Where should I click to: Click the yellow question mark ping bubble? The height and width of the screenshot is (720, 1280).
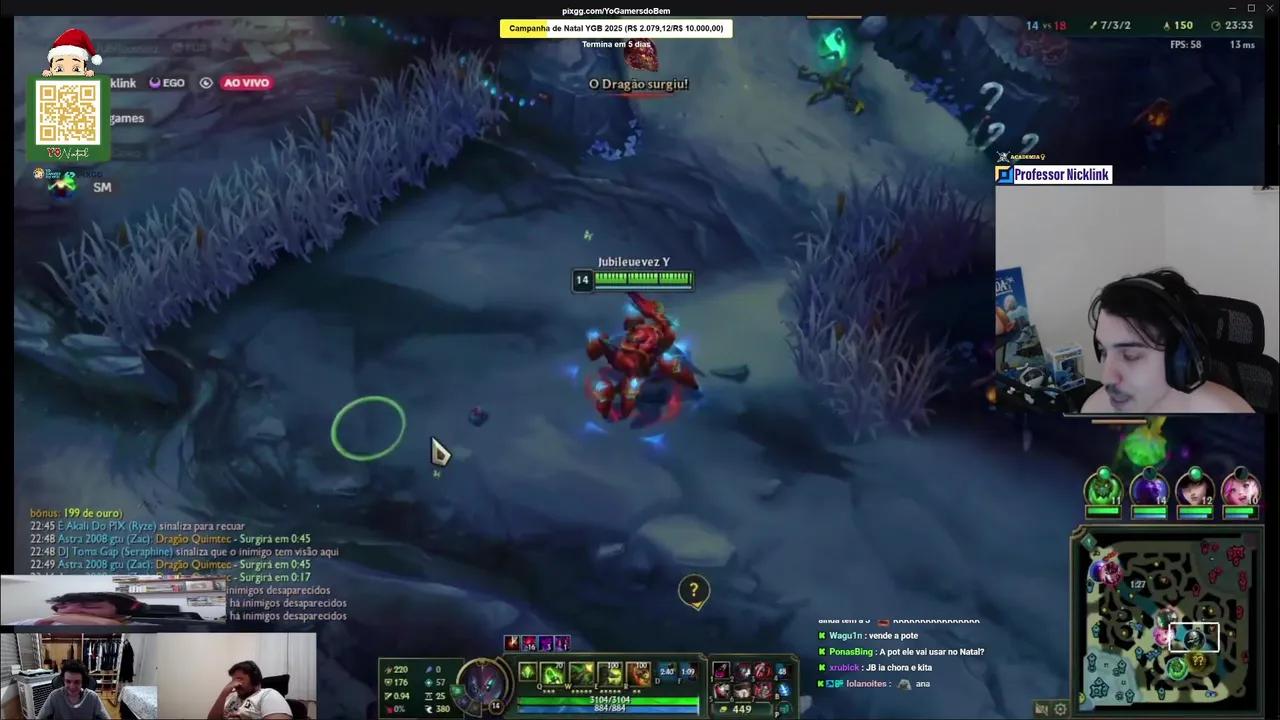(694, 590)
